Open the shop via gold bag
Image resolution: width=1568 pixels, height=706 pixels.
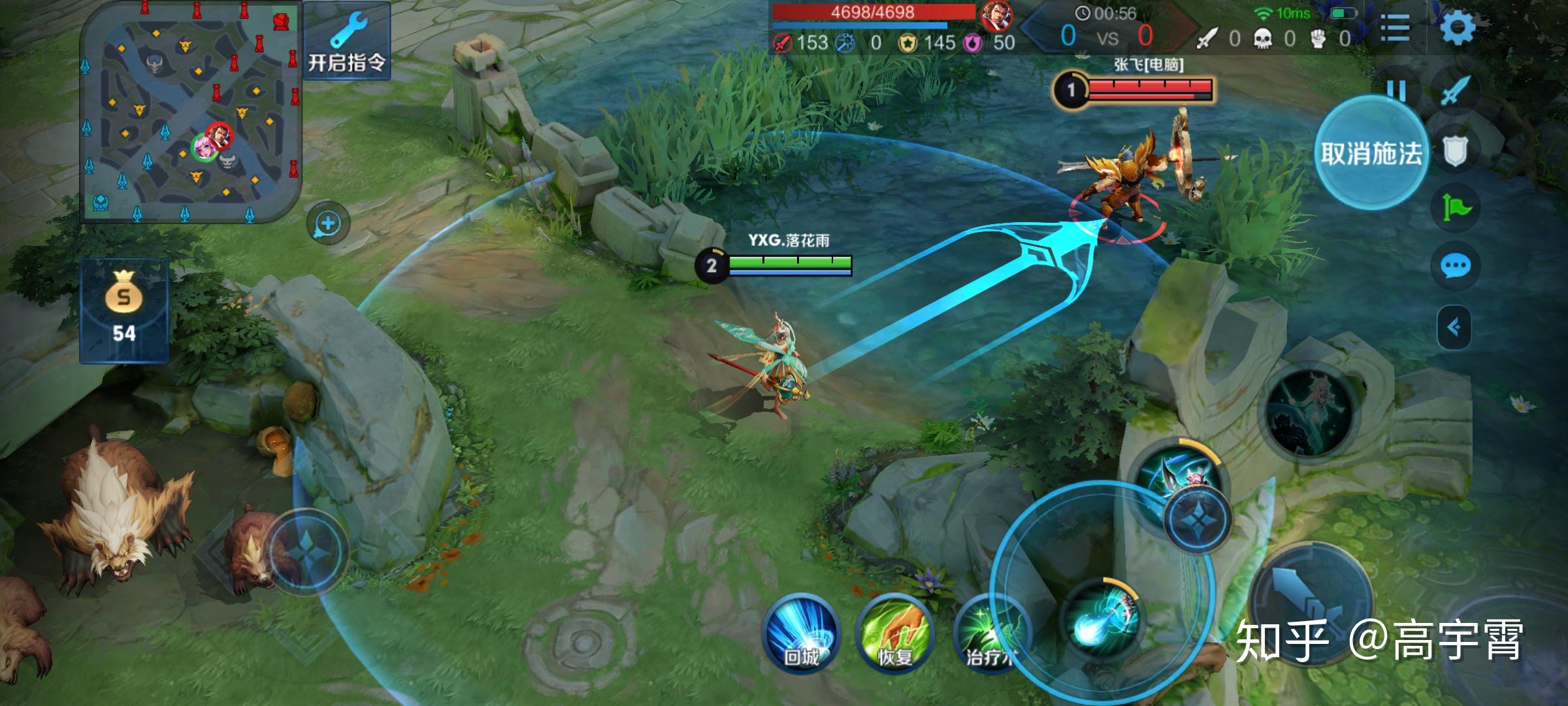[124, 311]
